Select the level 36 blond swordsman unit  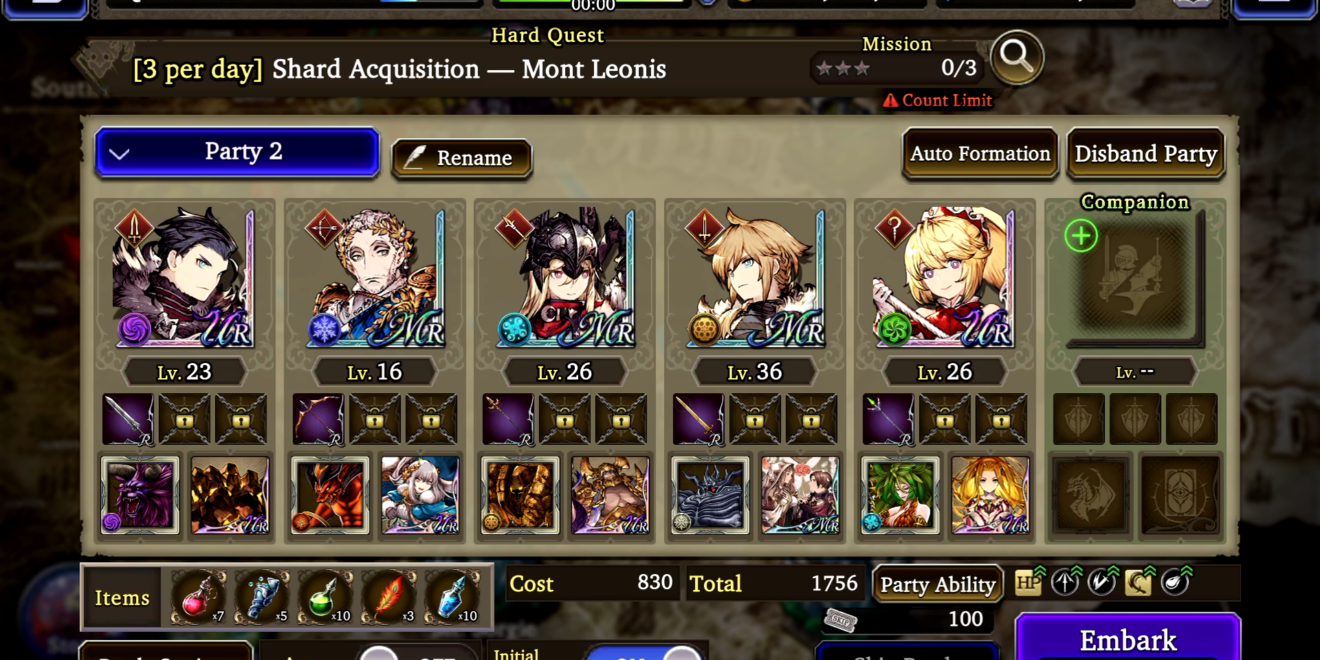[x=754, y=277]
